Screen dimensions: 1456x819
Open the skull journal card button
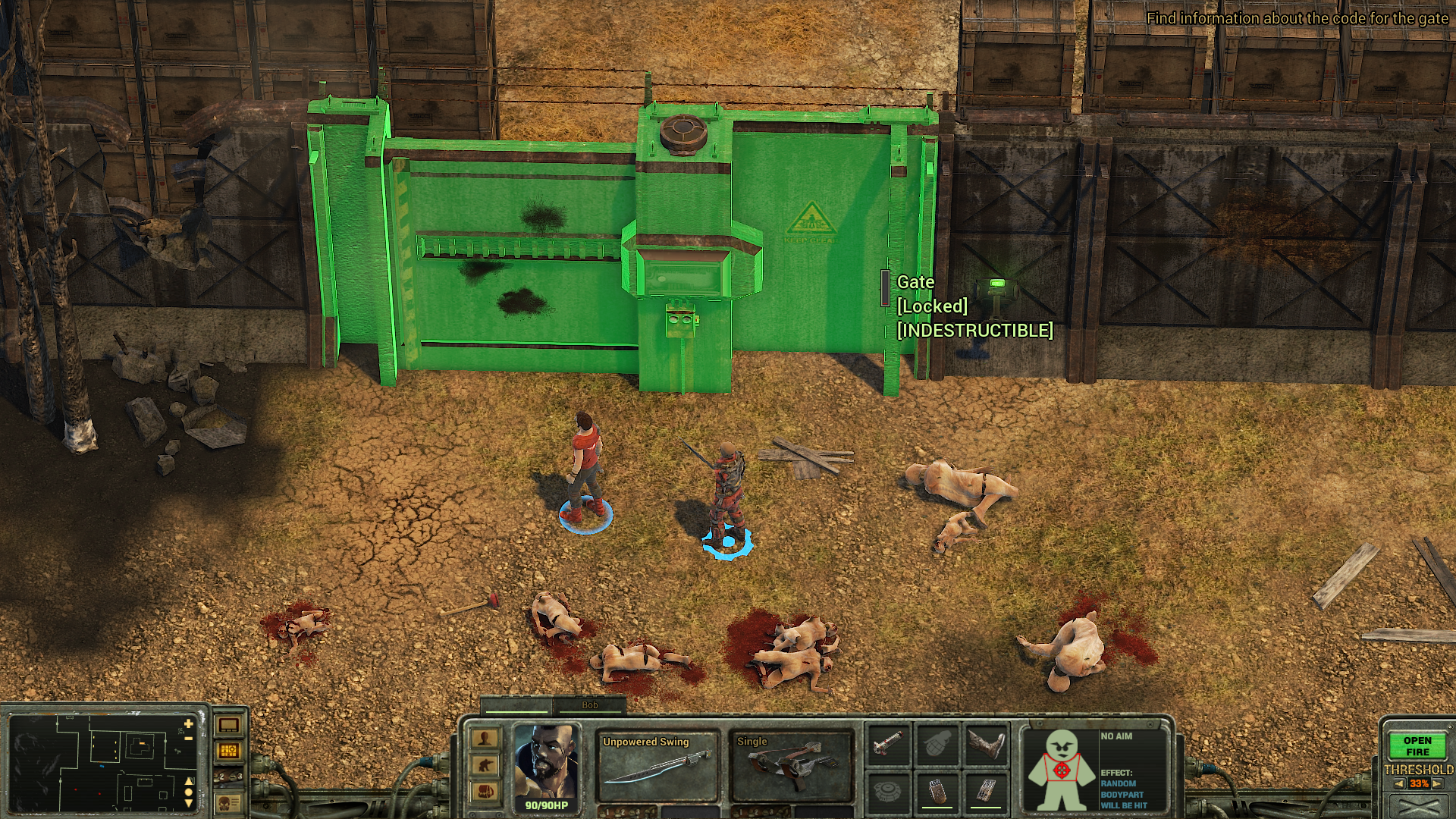point(229,802)
